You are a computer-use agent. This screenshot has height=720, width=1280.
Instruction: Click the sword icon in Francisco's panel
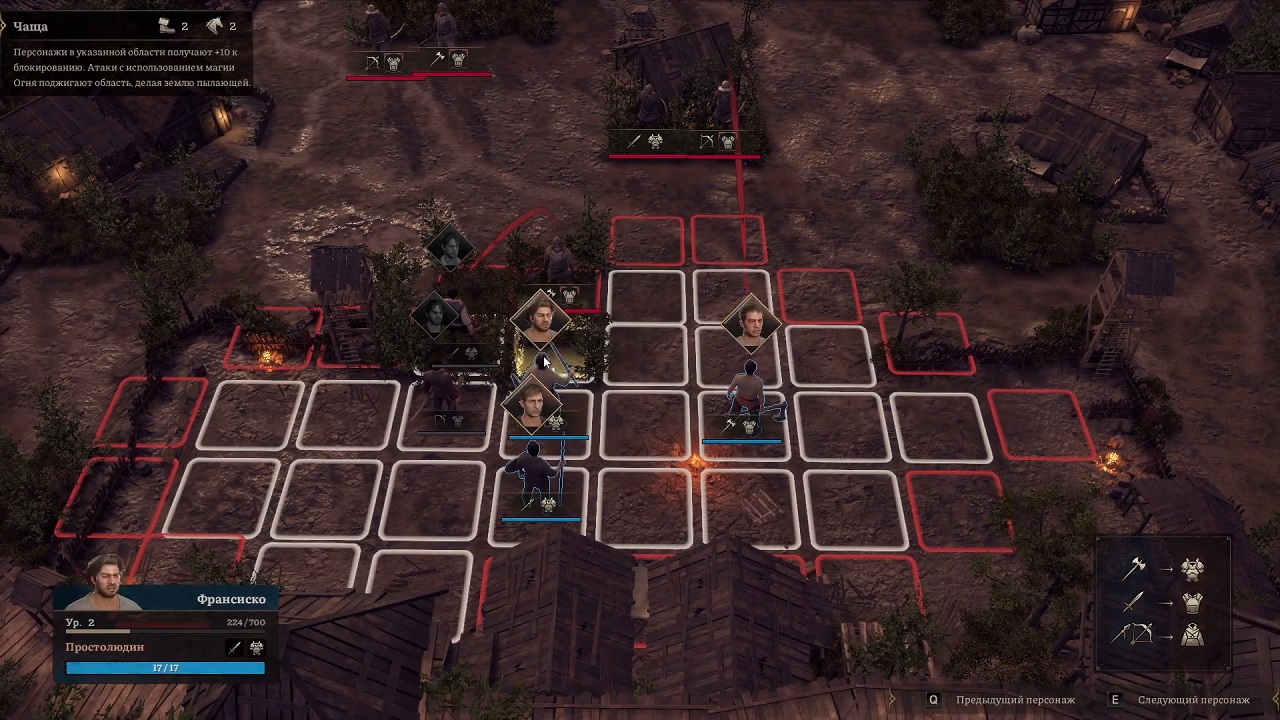(235, 648)
